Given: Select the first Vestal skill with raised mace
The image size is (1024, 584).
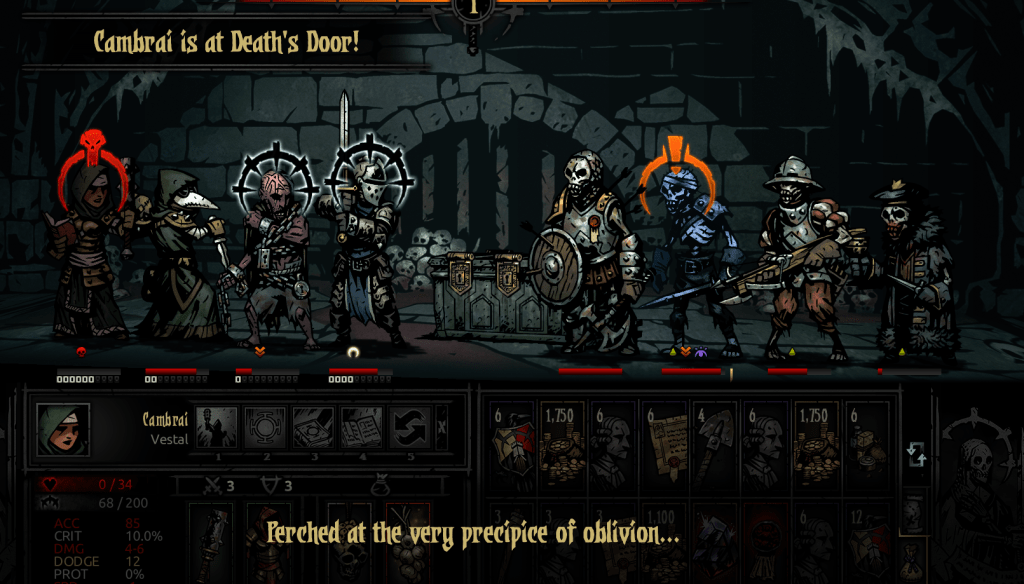Looking at the screenshot, I should click(217, 428).
